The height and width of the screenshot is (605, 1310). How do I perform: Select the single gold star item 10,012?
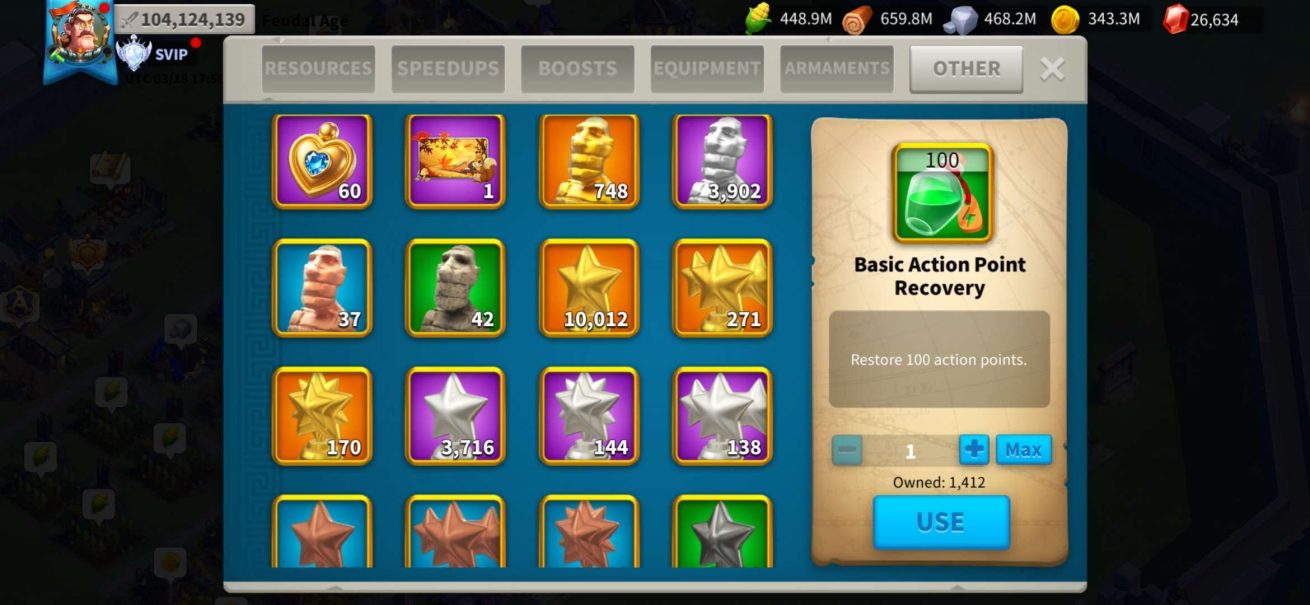(x=589, y=288)
